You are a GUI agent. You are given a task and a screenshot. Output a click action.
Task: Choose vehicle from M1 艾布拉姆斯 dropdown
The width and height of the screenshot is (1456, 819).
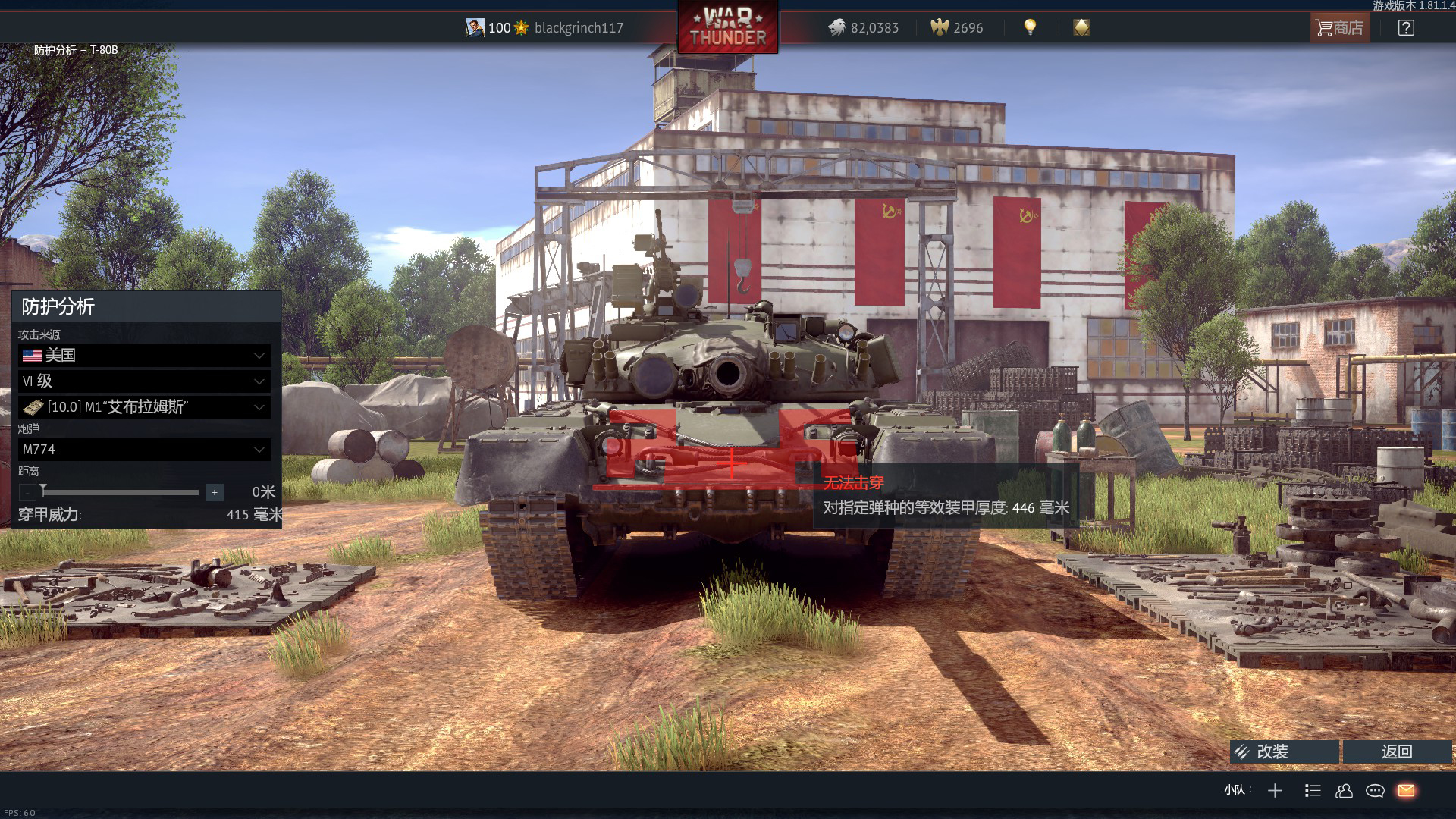coord(144,407)
